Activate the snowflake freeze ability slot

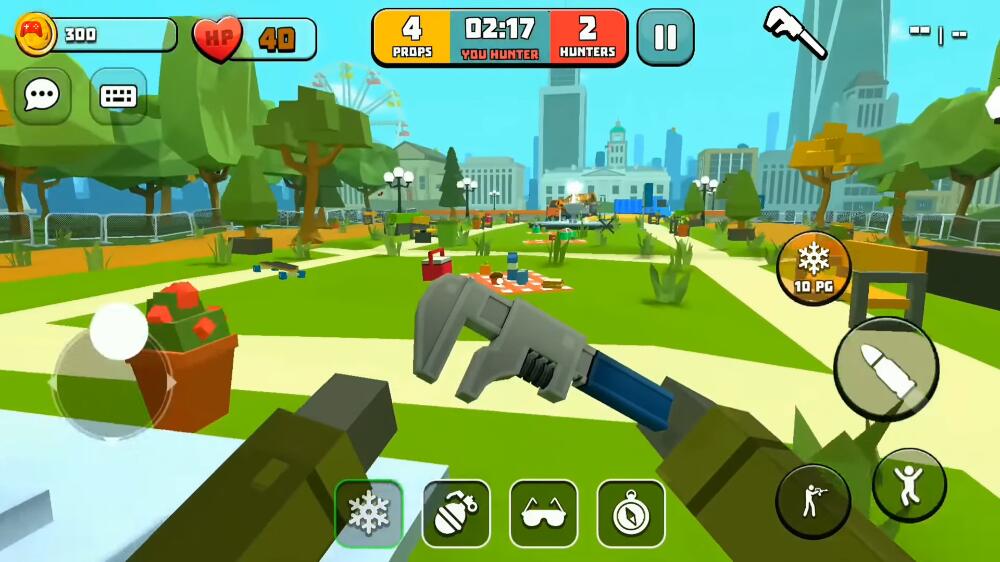coord(368,514)
